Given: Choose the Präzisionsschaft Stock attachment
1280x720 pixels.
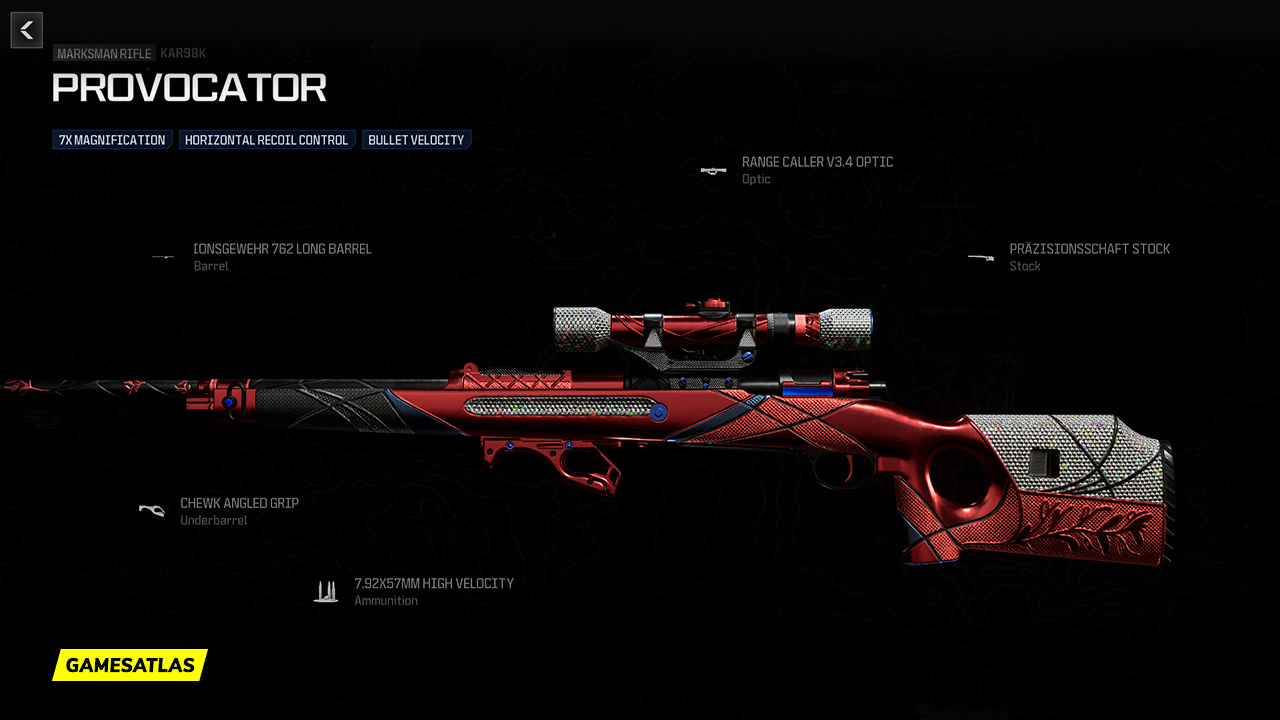Looking at the screenshot, I should [1088, 249].
